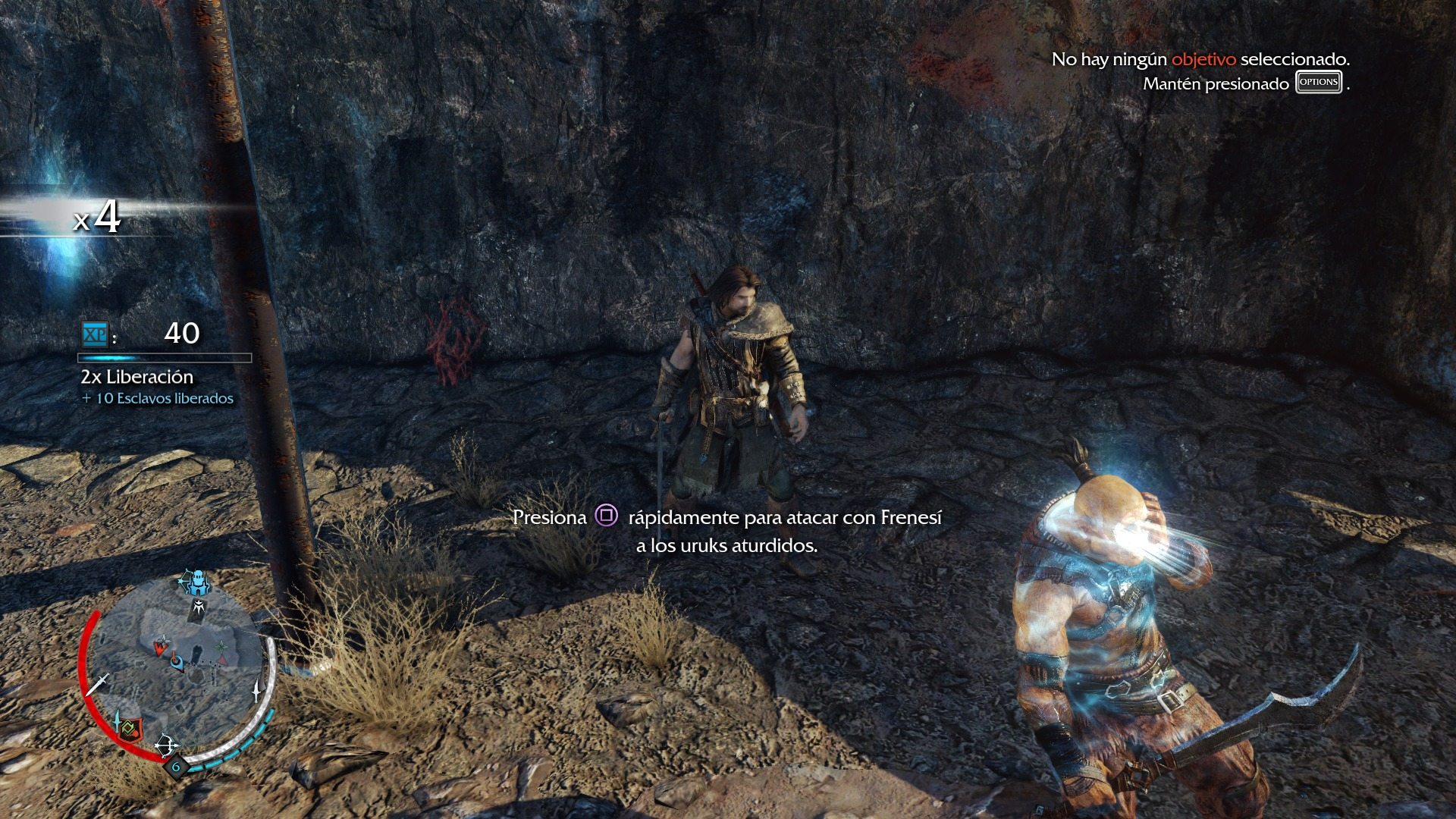Click the red triangle alert marker on the minimap
Screen dimensions: 1456x819
(221, 661)
